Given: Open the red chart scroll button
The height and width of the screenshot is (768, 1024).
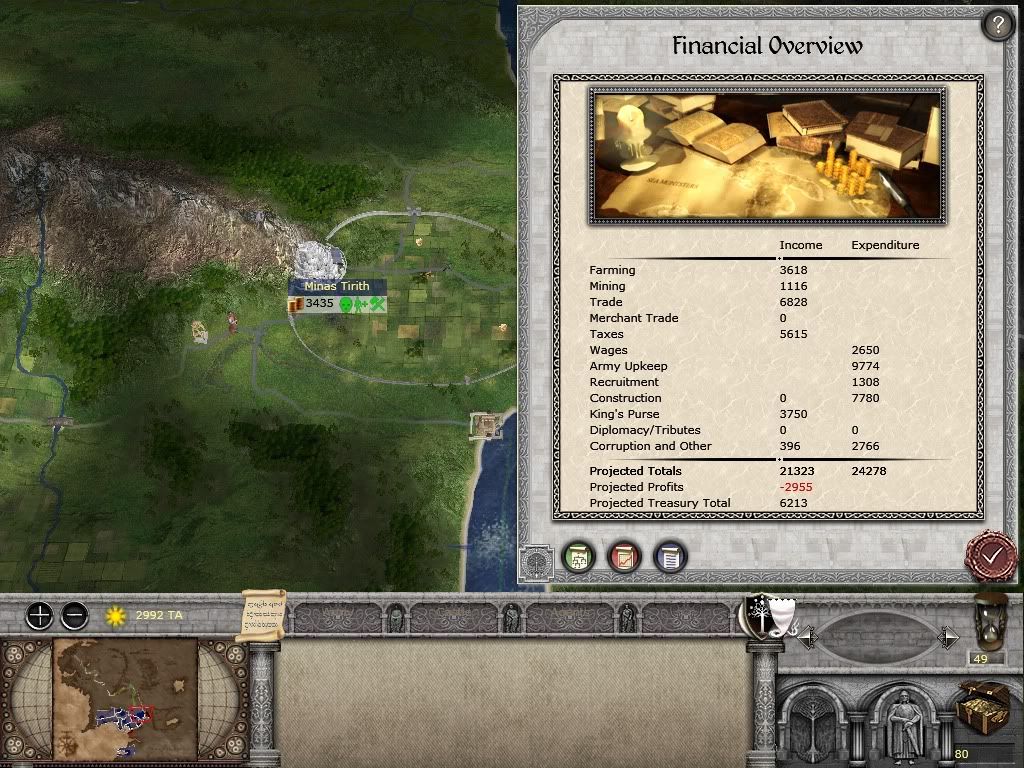Looking at the screenshot, I should [624, 557].
